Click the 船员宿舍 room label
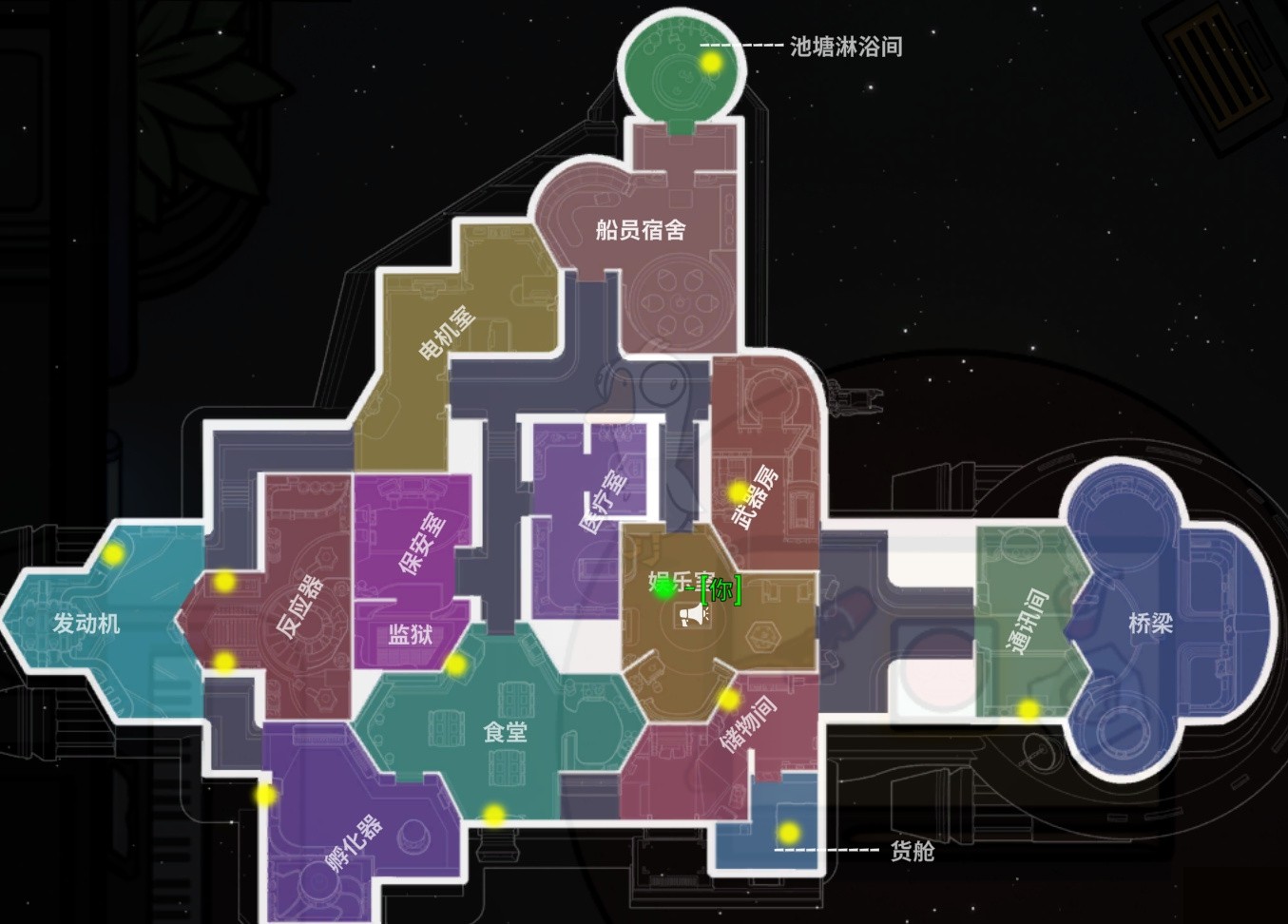 tap(641, 228)
